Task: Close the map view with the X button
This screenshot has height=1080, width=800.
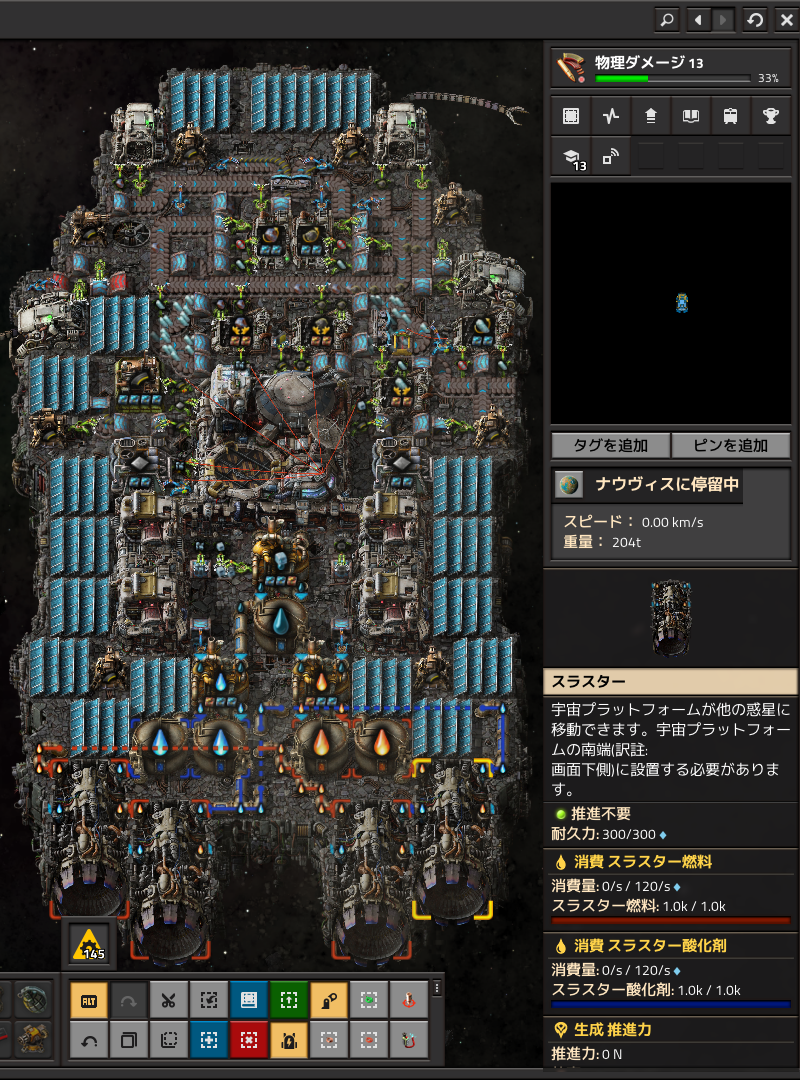Action: [784, 19]
